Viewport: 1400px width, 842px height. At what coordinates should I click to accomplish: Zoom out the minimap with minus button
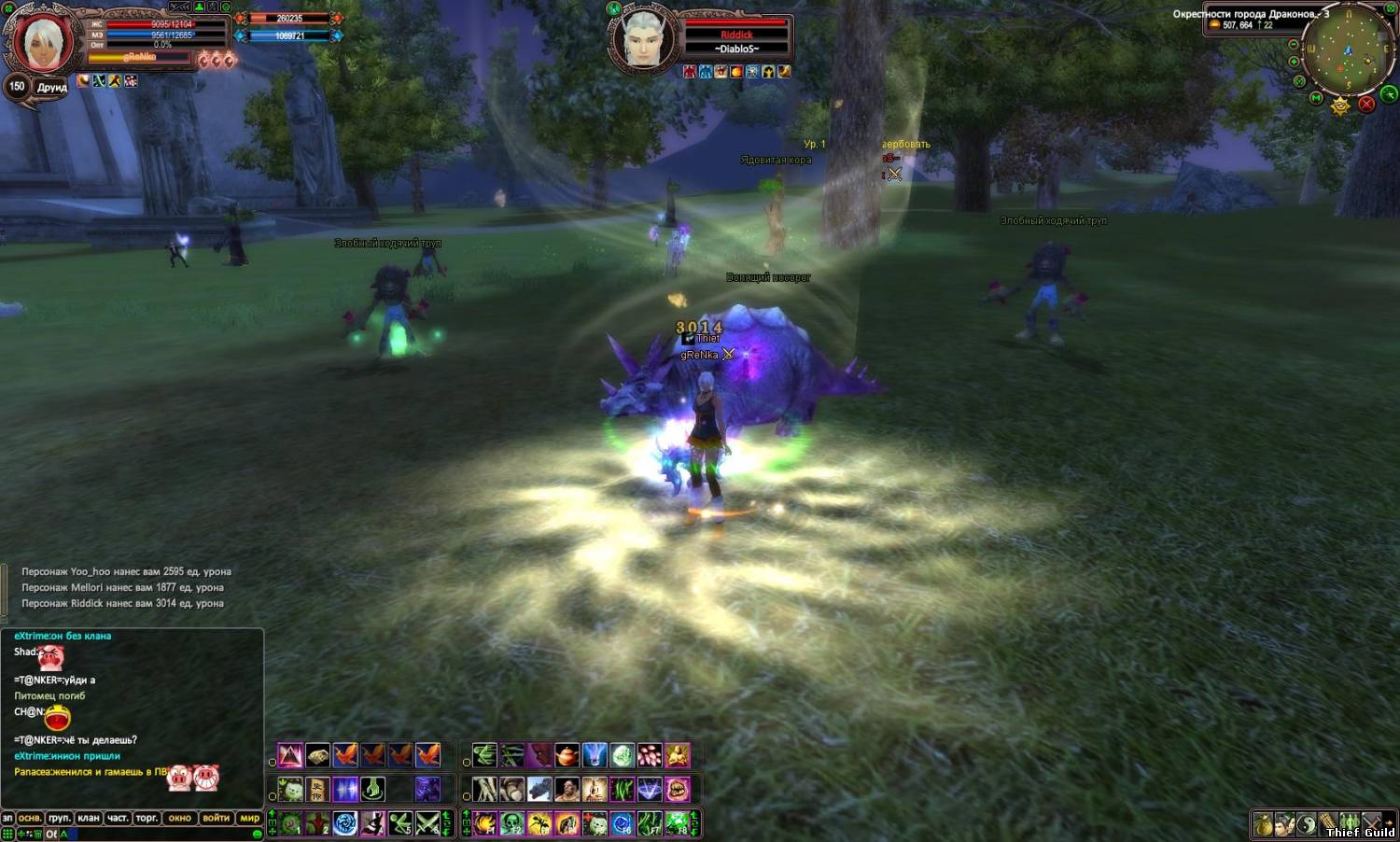pos(1294,44)
